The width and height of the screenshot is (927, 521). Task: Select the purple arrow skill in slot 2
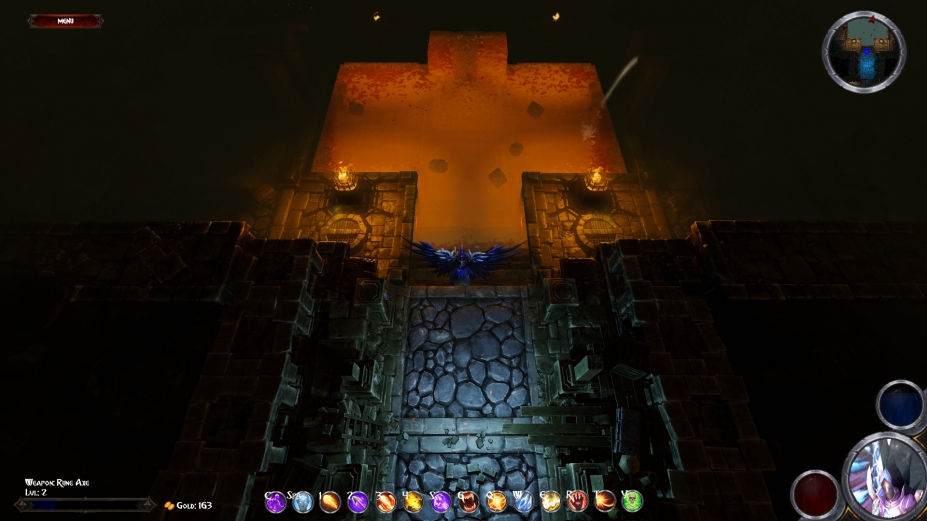358,502
